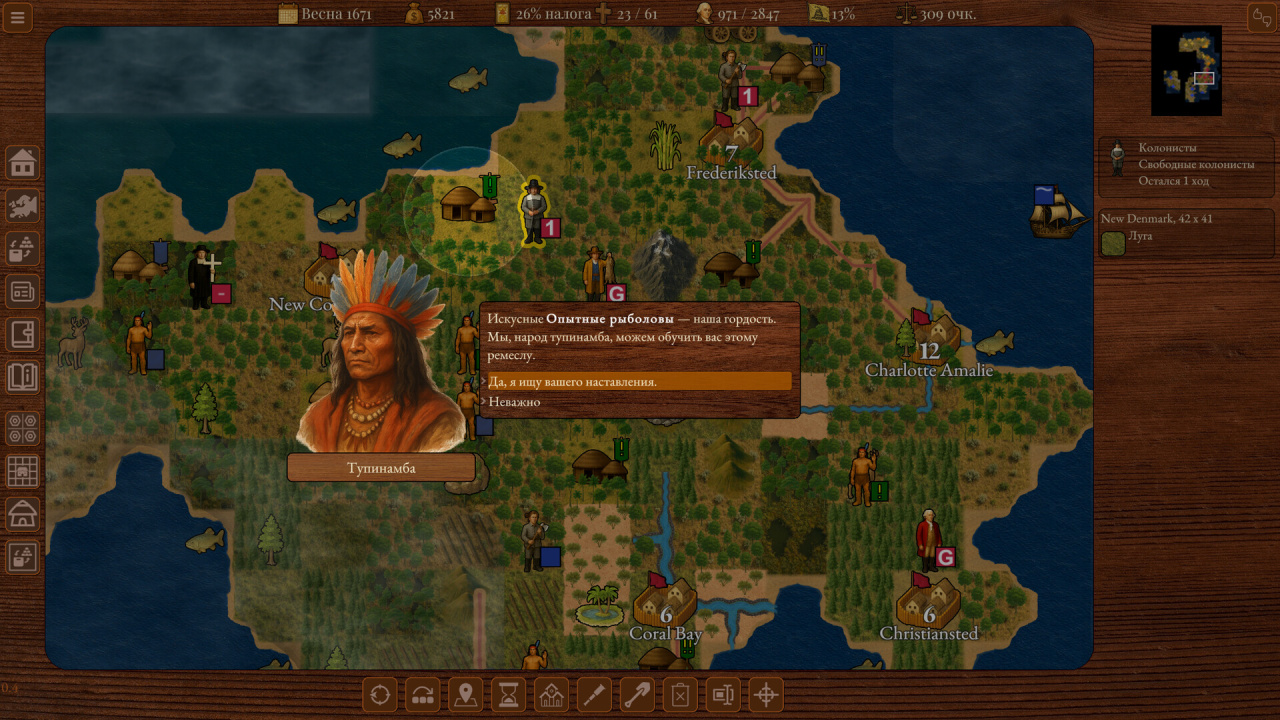Image resolution: width=1280 pixels, height=720 pixels.
Task: Click the hourglass wait button
Action: click(x=509, y=695)
